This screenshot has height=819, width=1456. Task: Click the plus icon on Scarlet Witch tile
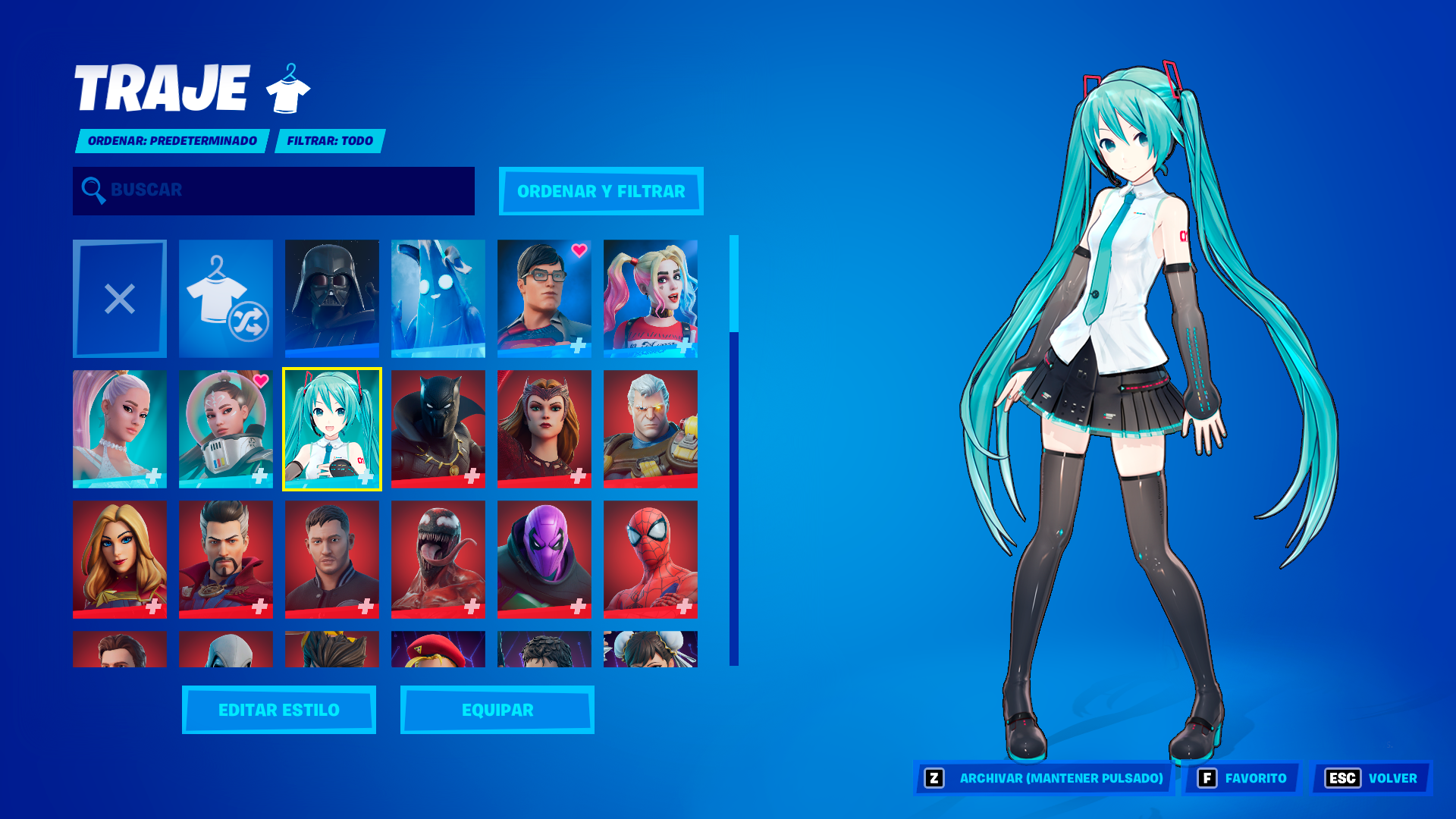coord(579,477)
